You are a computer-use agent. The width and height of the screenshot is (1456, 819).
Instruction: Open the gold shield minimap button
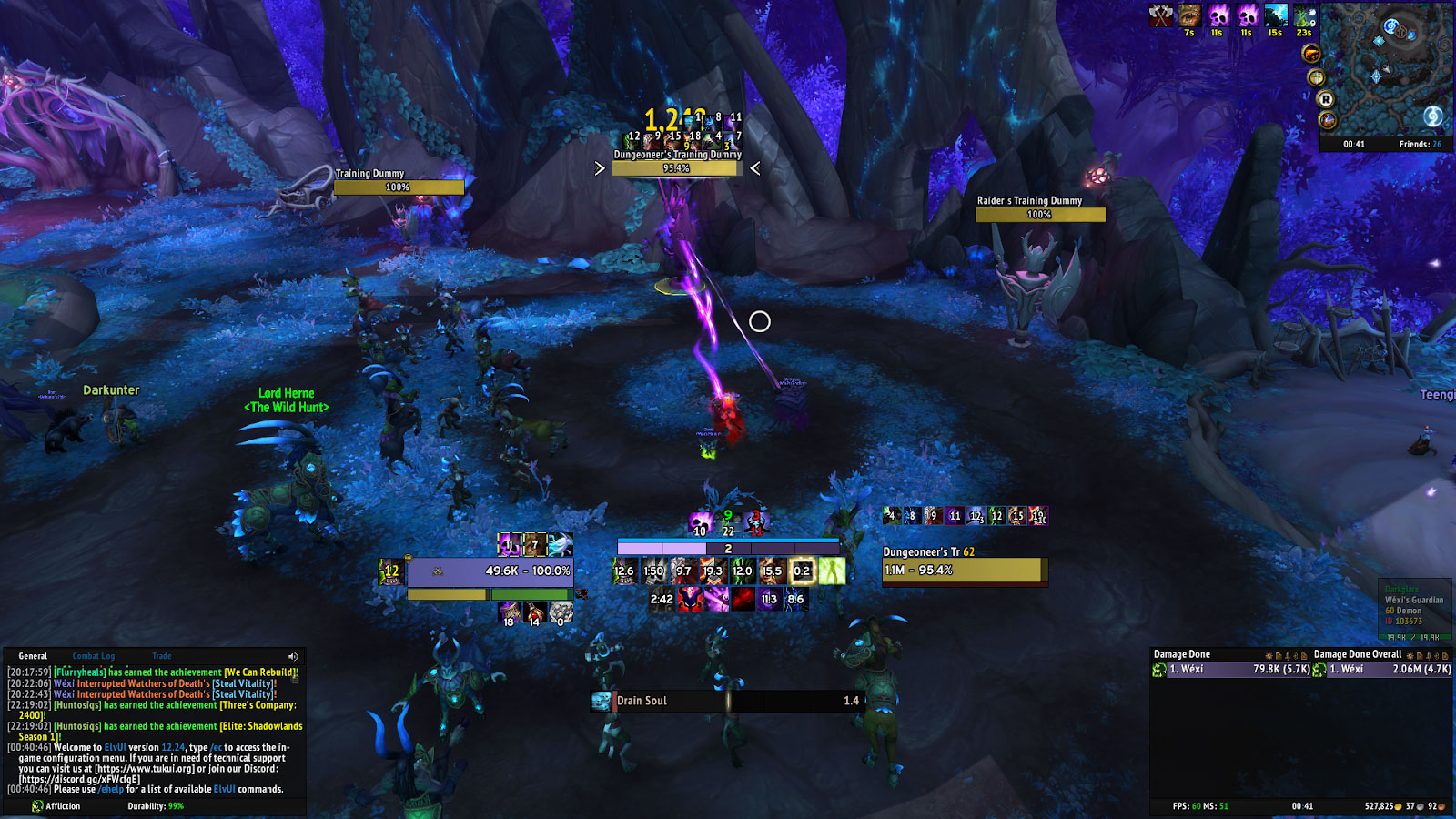pyautogui.click(x=1316, y=77)
